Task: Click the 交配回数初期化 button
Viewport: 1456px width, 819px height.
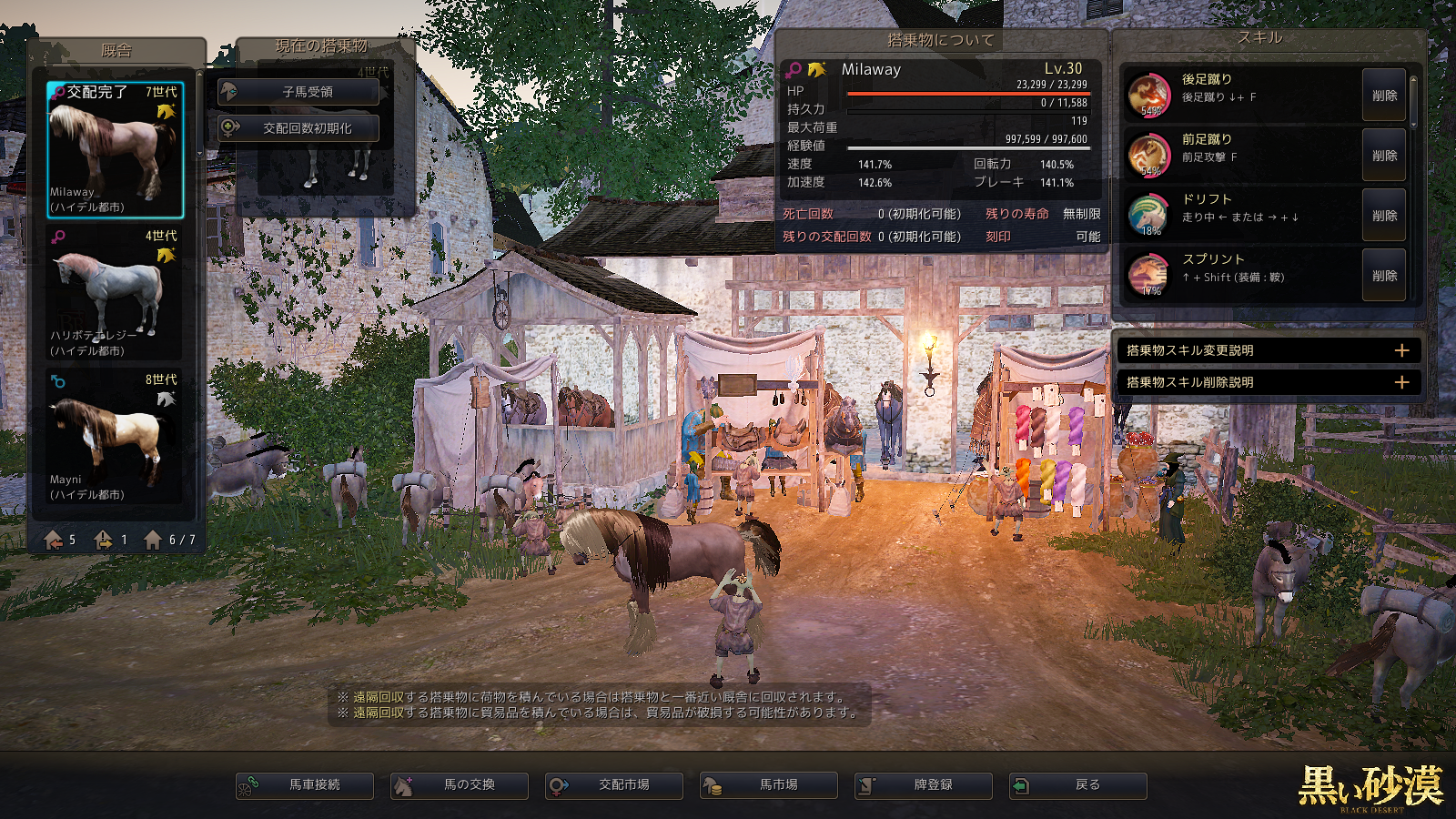Action: click(298, 128)
